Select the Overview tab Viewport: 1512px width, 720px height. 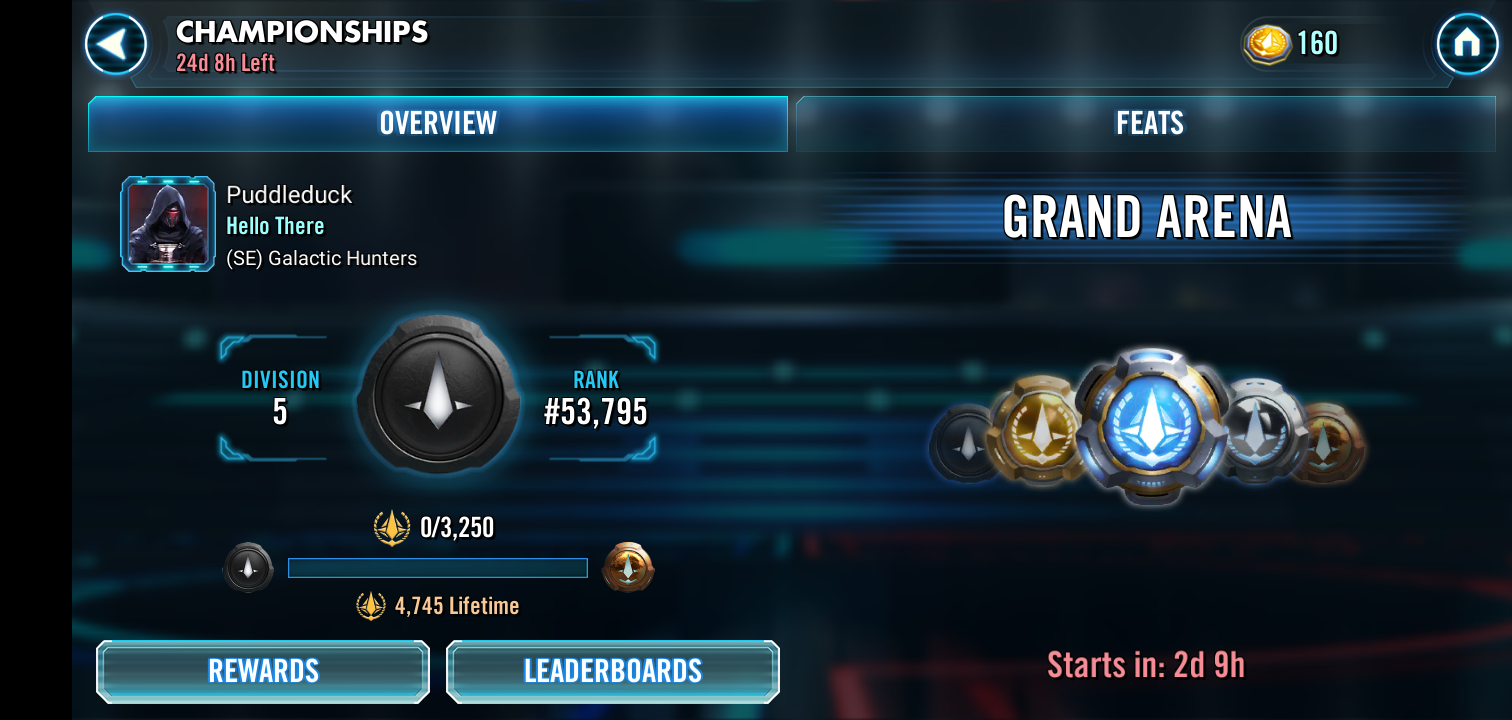(438, 124)
